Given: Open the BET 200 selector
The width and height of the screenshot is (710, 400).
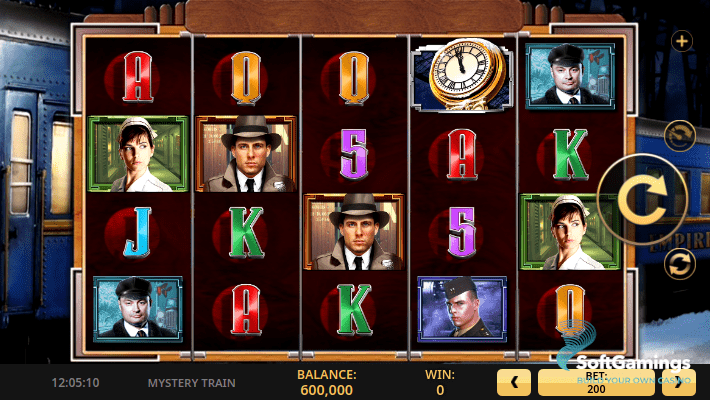Looking at the screenshot, I should tap(596, 382).
